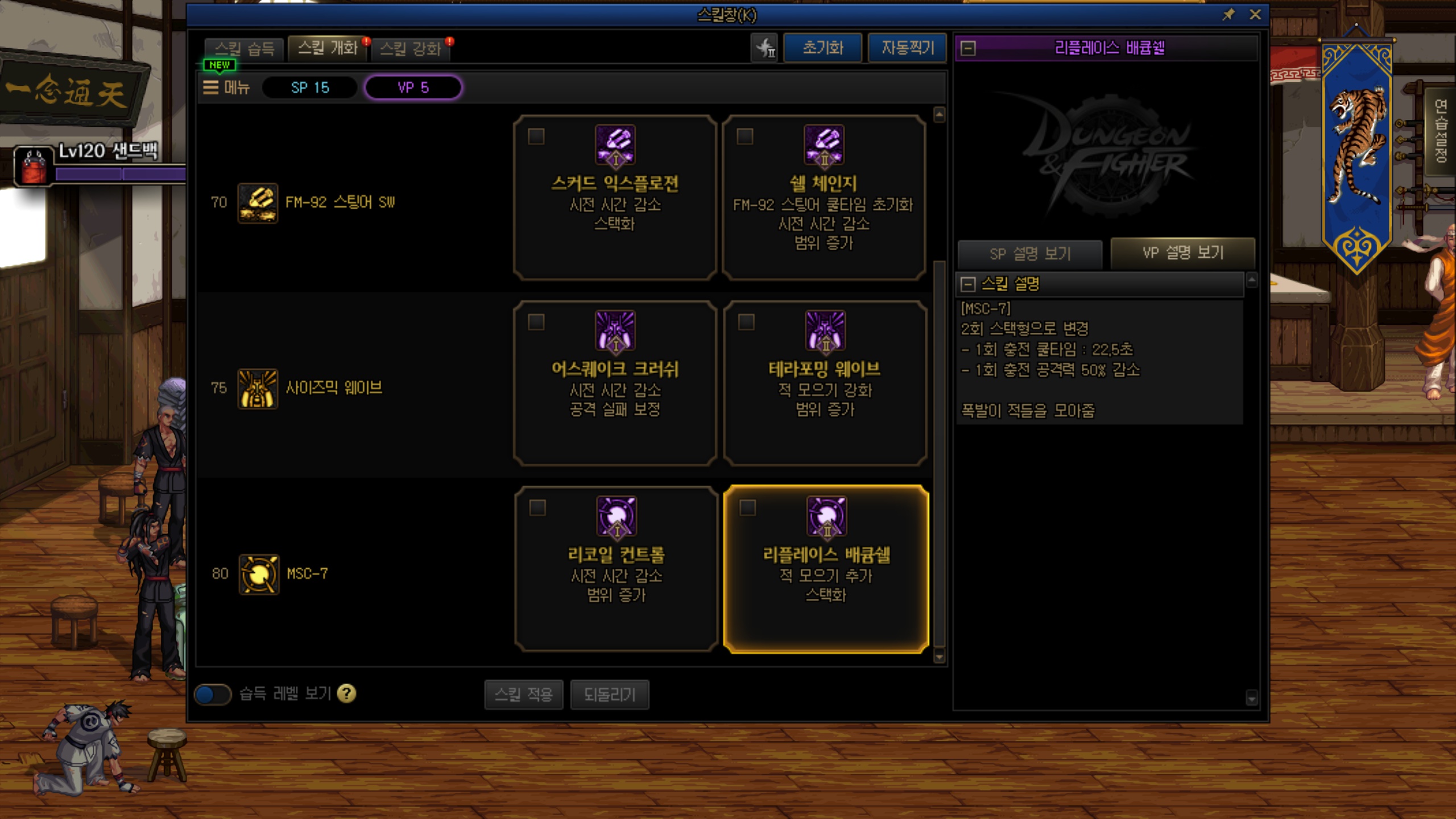The height and width of the screenshot is (819, 1456).
Task: Open the 스킬 강화 tab
Action: [410, 49]
